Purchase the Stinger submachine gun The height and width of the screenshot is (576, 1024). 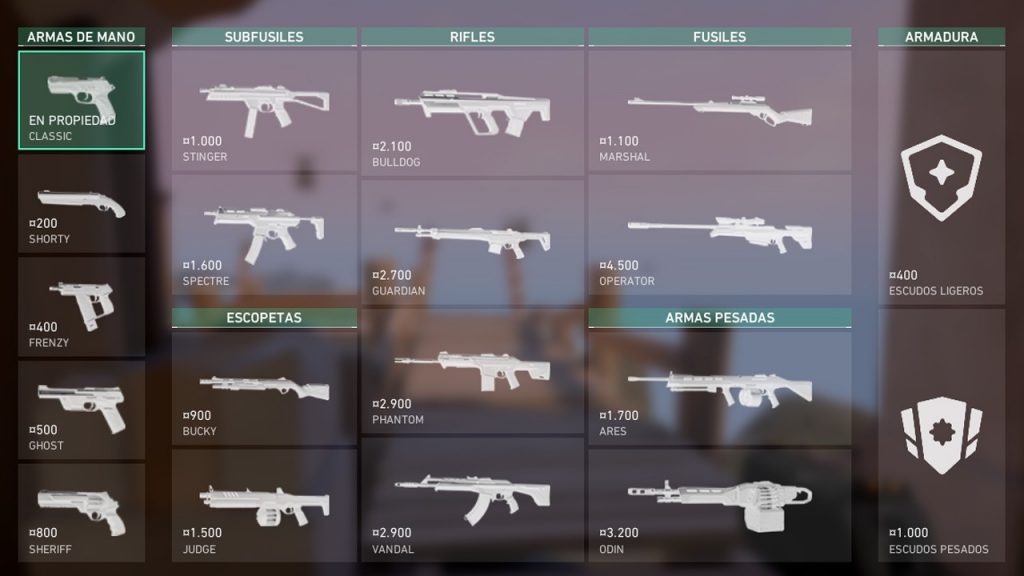tap(264, 110)
